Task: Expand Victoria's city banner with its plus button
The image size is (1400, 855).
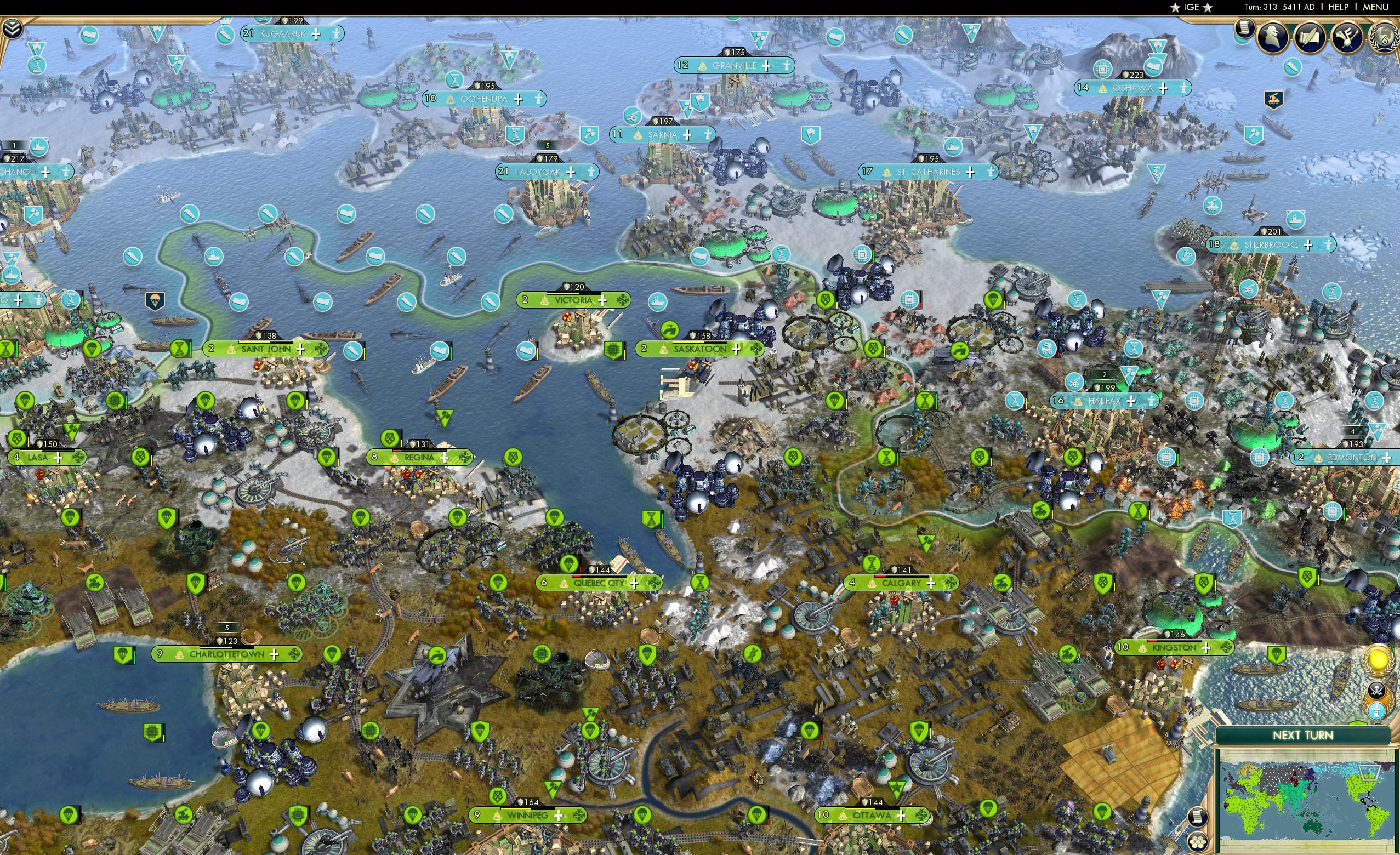Action: click(x=603, y=300)
